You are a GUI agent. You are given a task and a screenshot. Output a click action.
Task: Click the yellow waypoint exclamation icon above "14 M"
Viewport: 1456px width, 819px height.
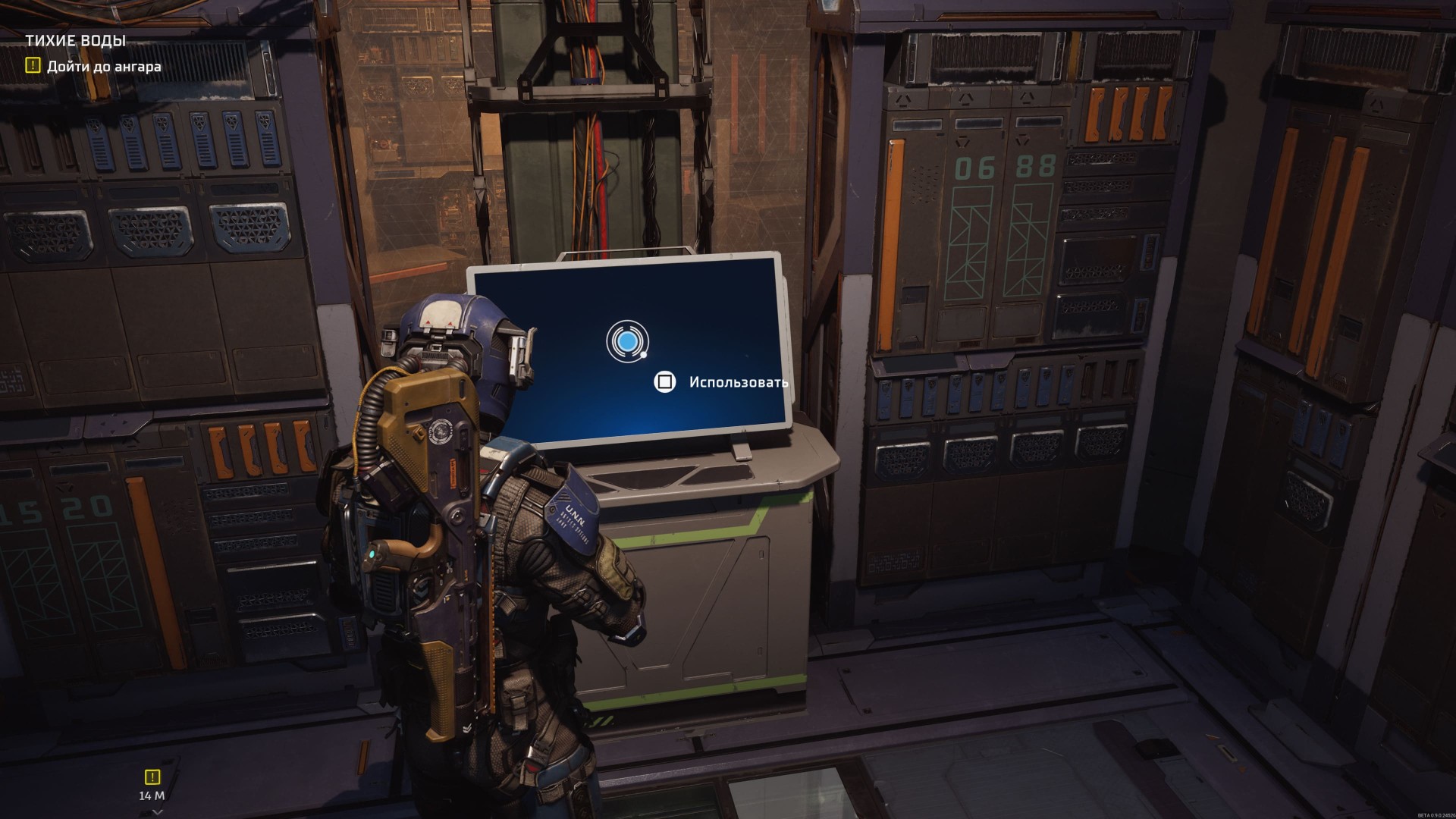point(152,777)
